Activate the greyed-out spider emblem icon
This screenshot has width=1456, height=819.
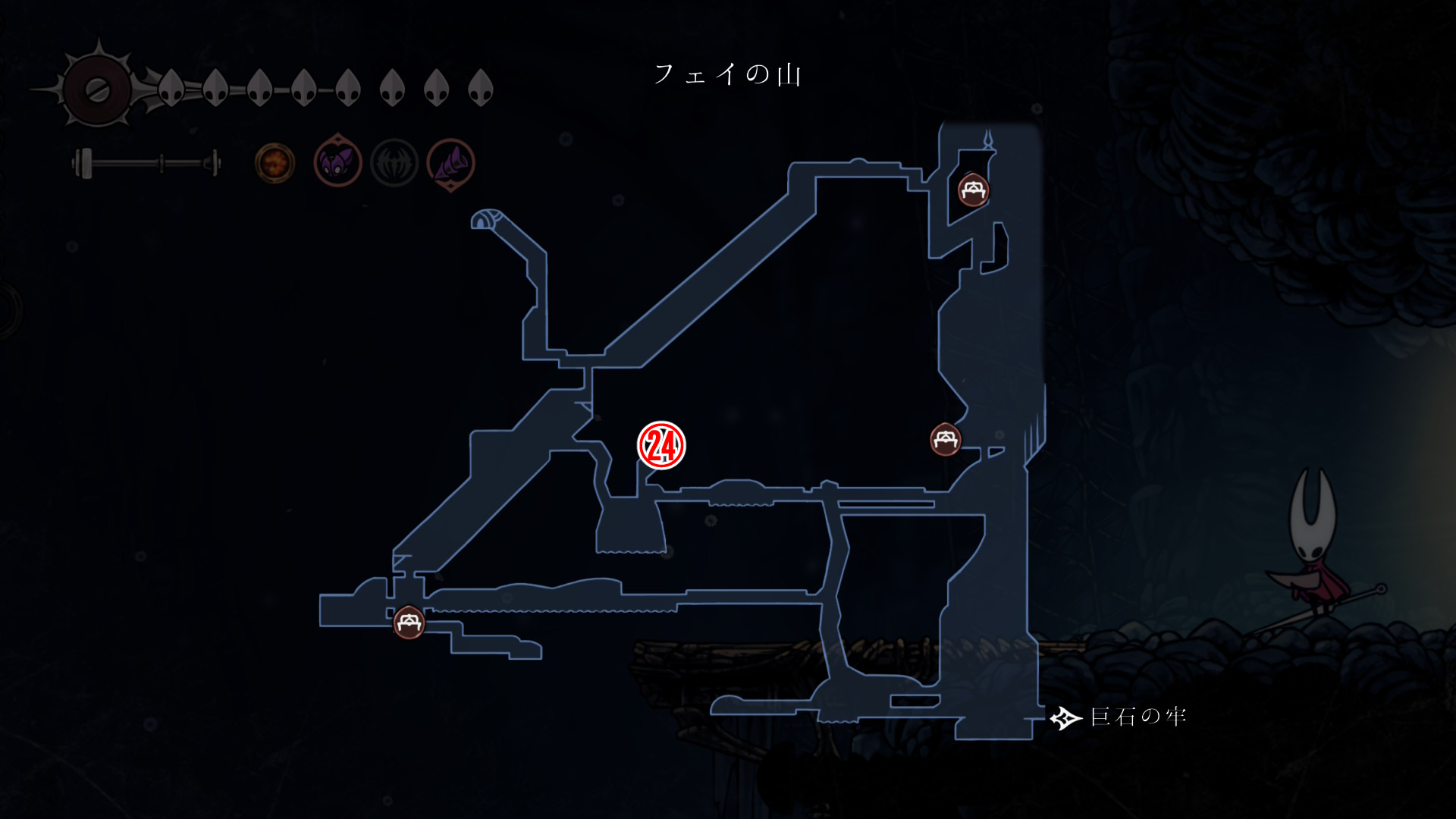coord(394,163)
